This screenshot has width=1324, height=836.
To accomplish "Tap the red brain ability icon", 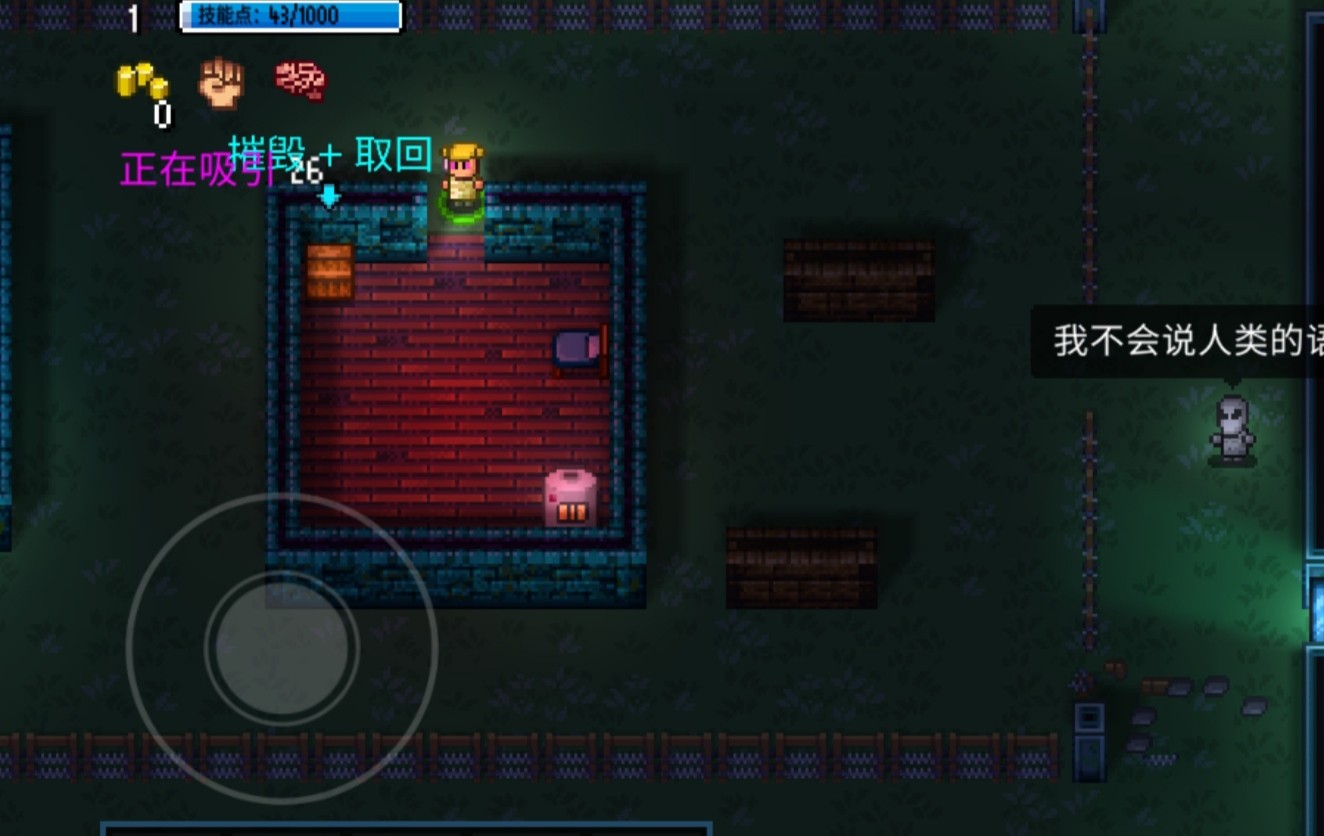I will tap(301, 80).
